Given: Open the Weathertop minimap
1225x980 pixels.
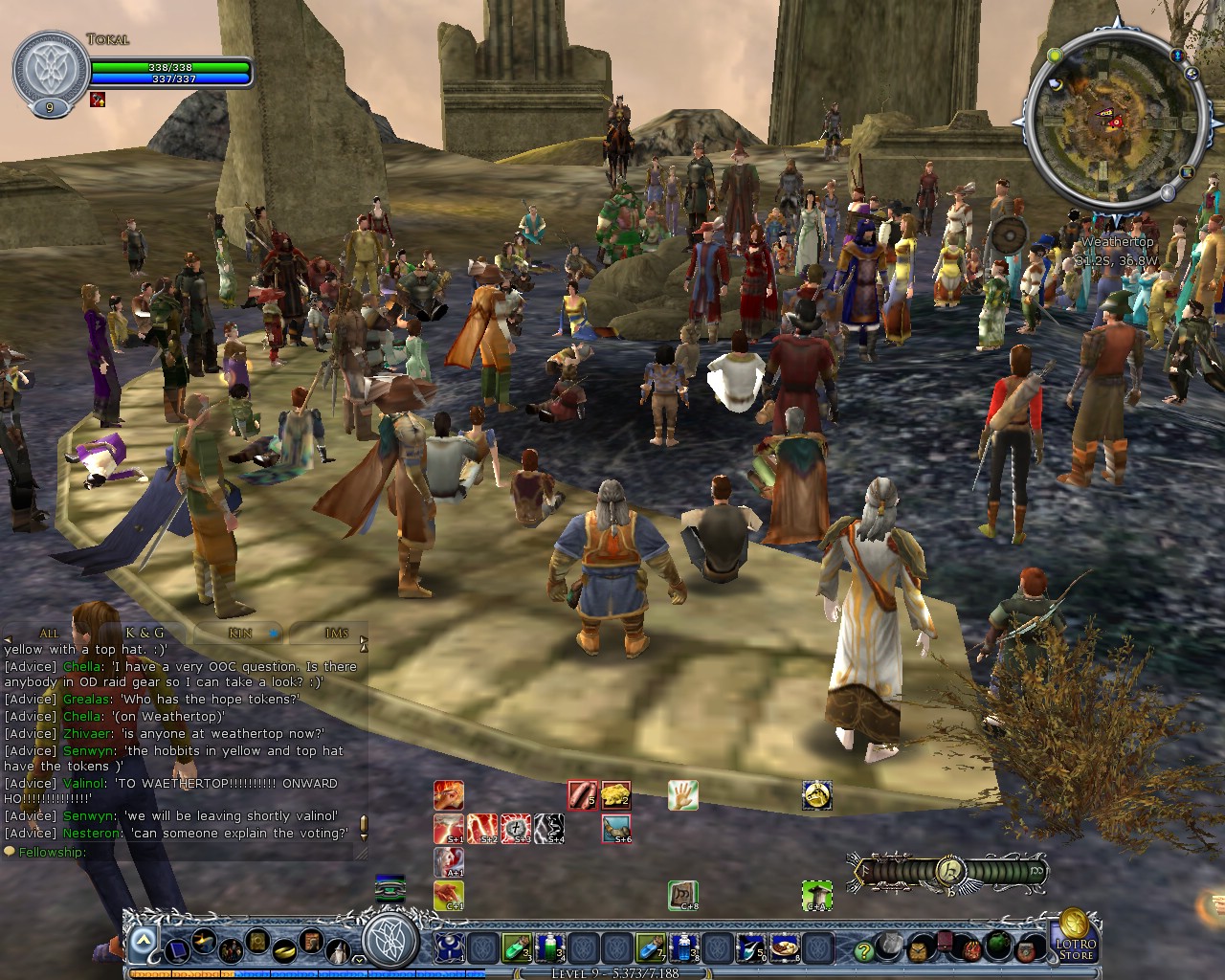Looking at the screenshot, I should tap(1115, 120).
